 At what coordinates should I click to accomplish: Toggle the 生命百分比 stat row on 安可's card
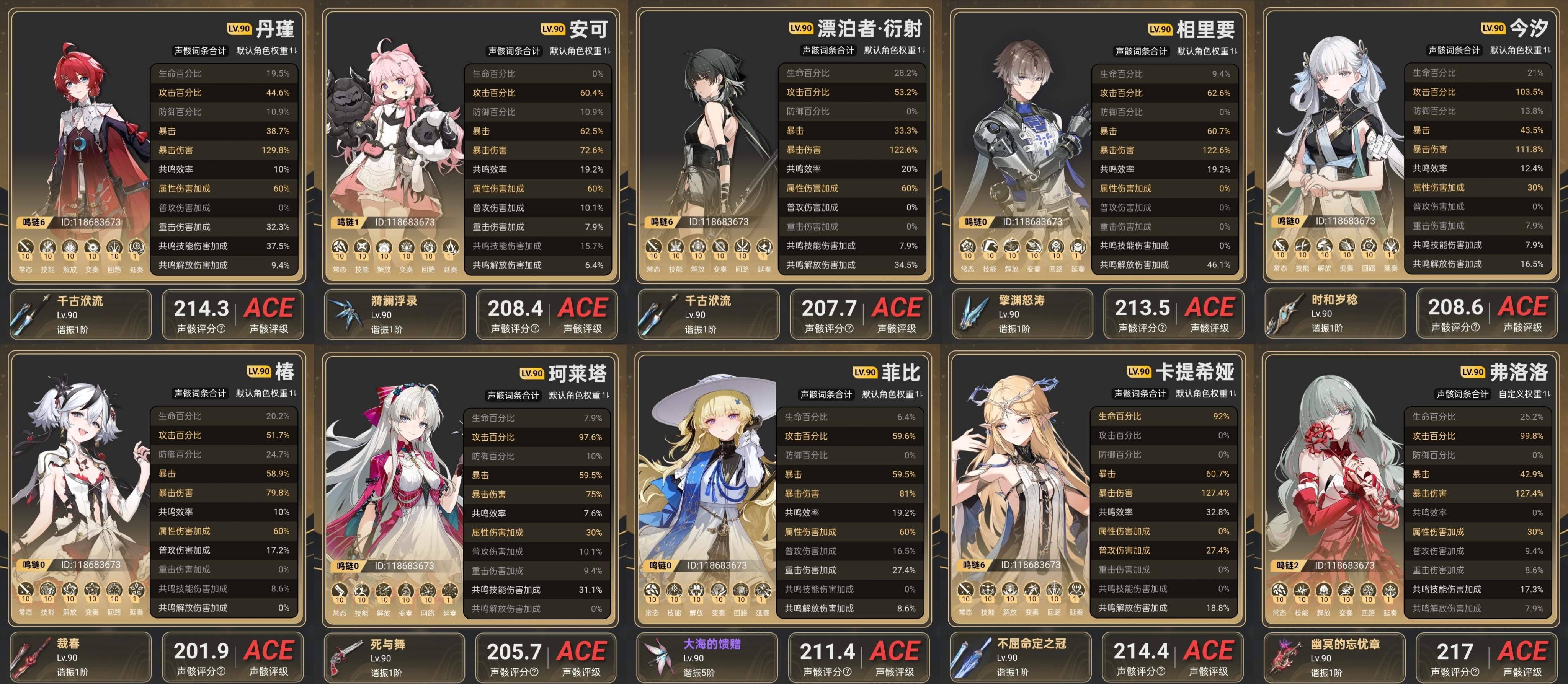537,73
